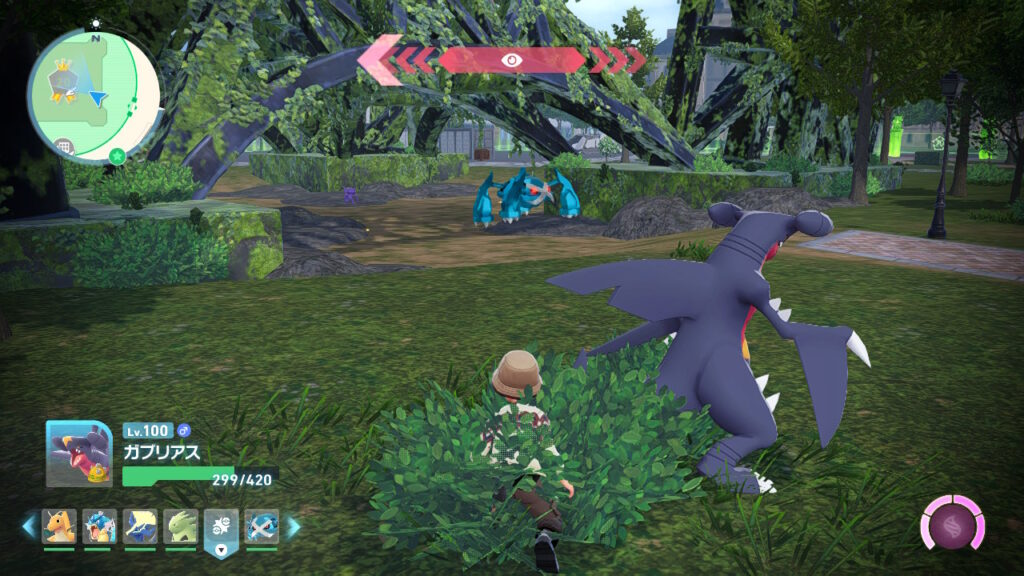Click the party bar left arrow
1024x576 pixels.
pos(29,526)
